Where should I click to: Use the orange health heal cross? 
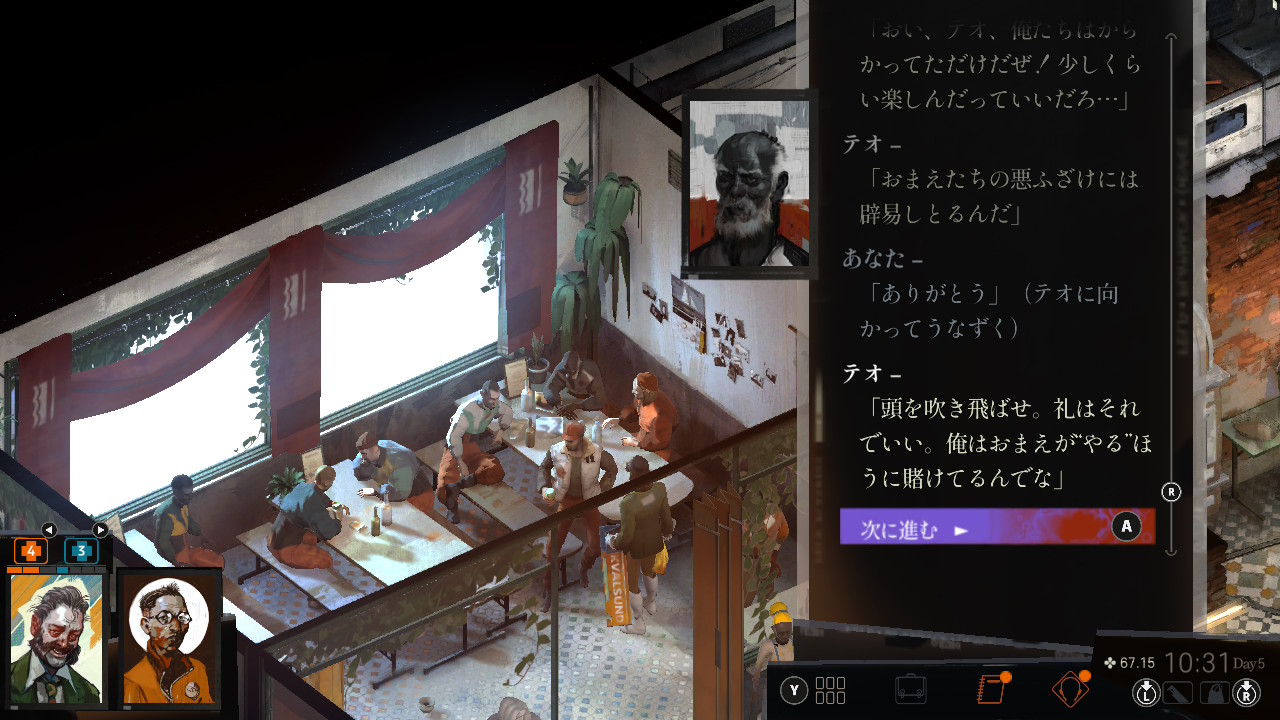[x=31, y=551]
